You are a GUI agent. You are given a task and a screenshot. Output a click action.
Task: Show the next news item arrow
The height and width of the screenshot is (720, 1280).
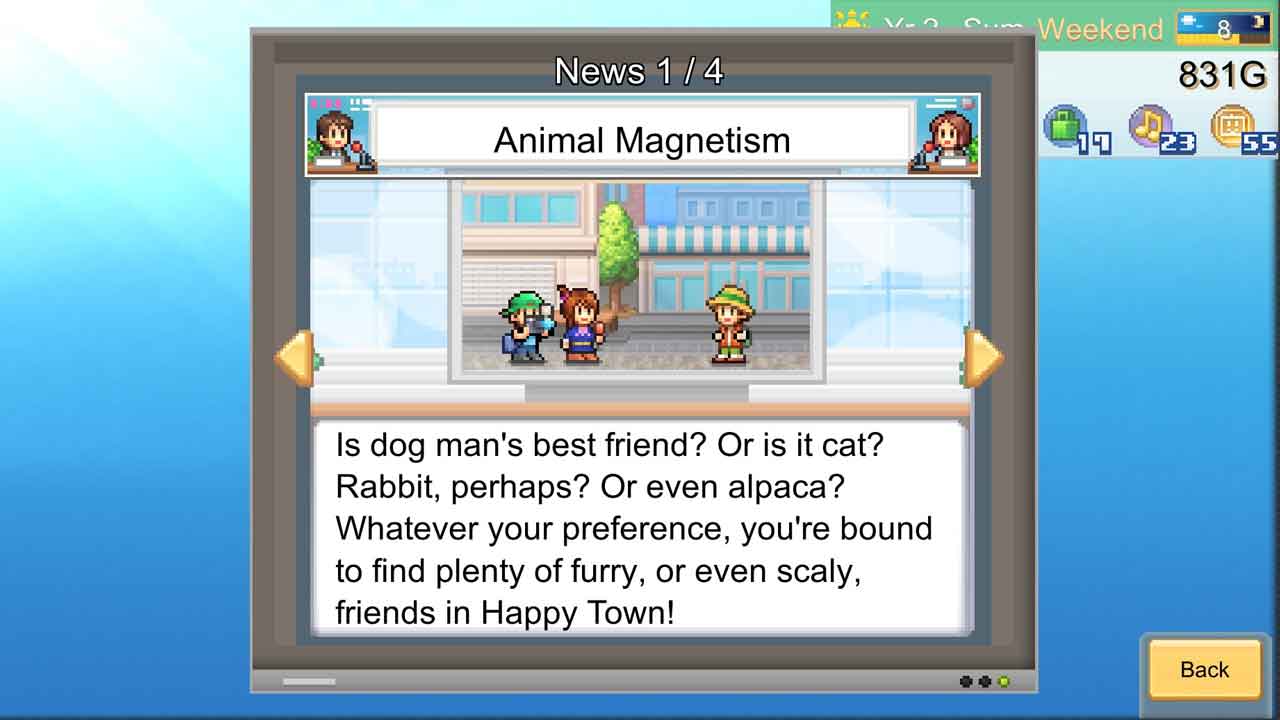pos(983,357)
